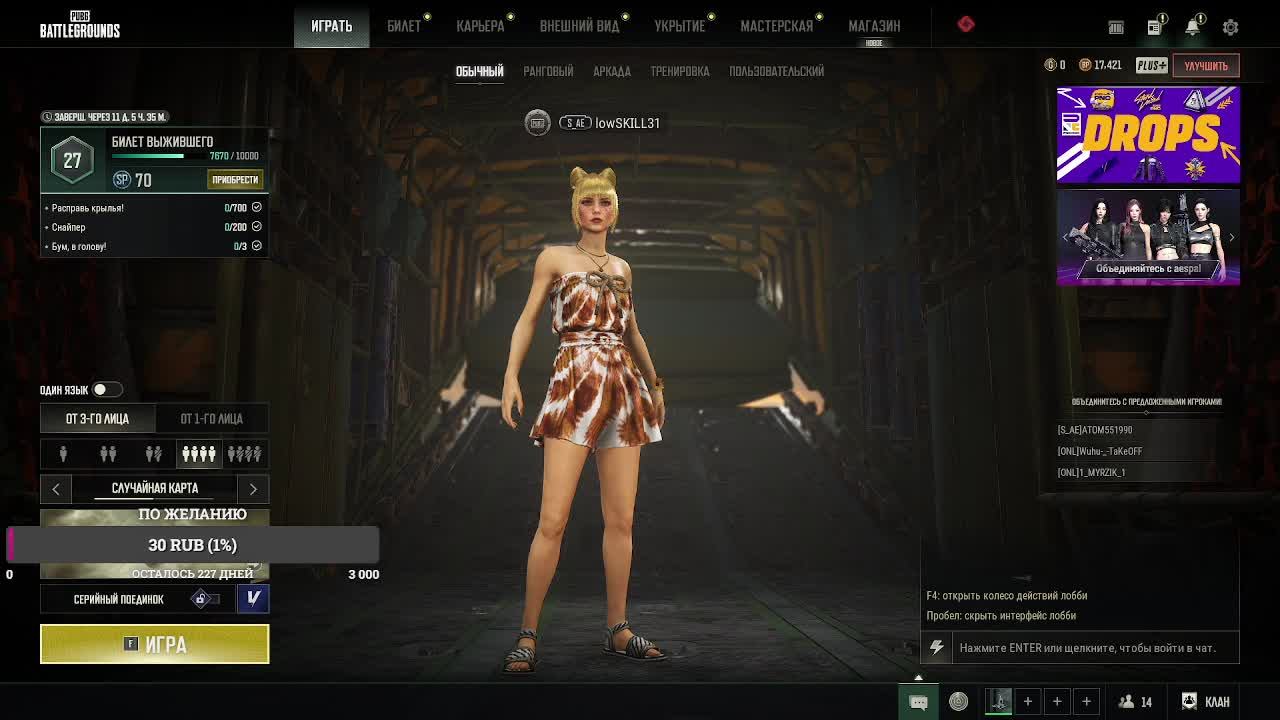Start the match with the ИГРА button

(155, 644)
